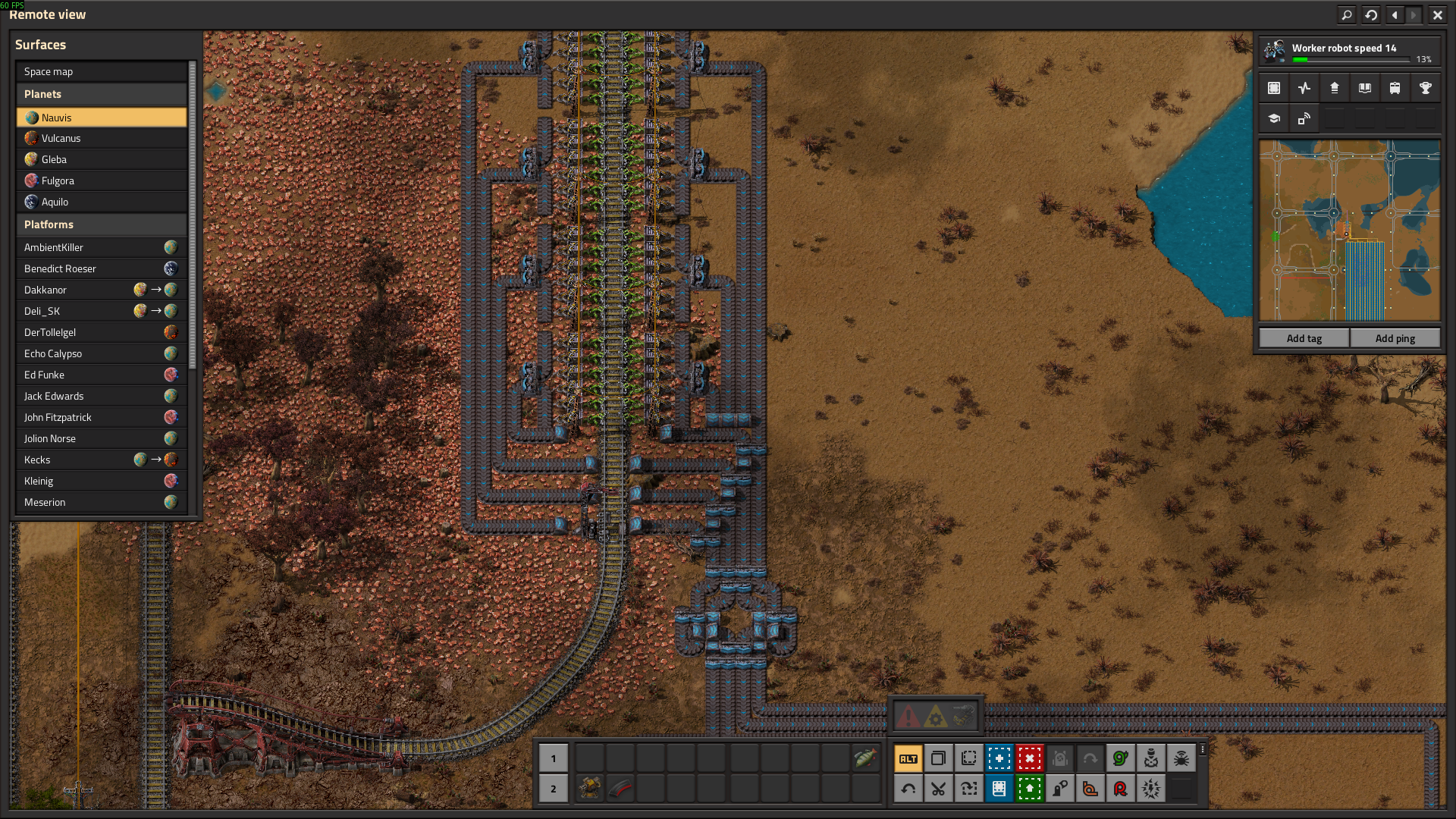This screenshot has width=1456, height=819.
Task: Click the Add tag button
Action: click(1304, 338)
